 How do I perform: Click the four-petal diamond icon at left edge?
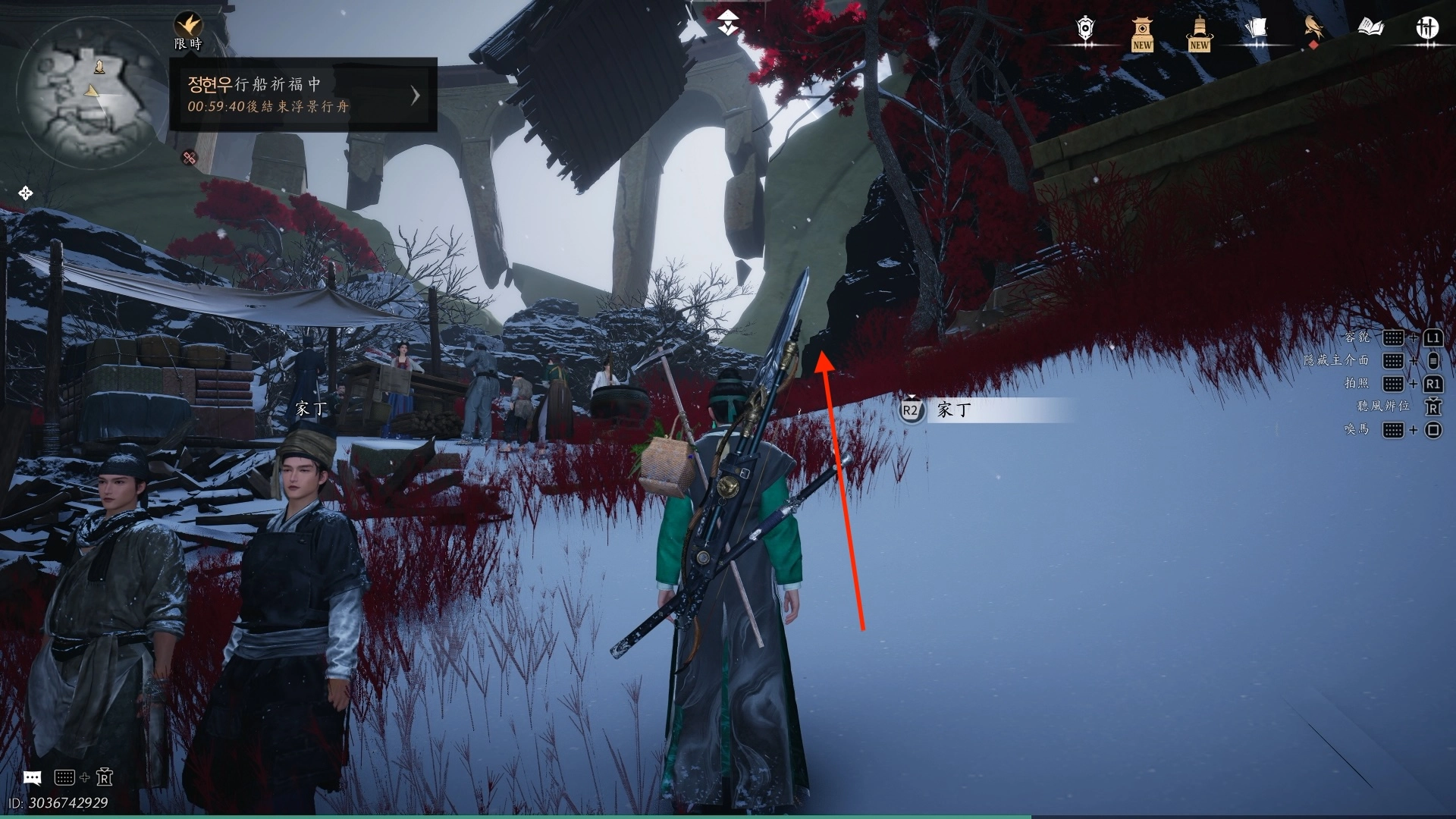25,193
